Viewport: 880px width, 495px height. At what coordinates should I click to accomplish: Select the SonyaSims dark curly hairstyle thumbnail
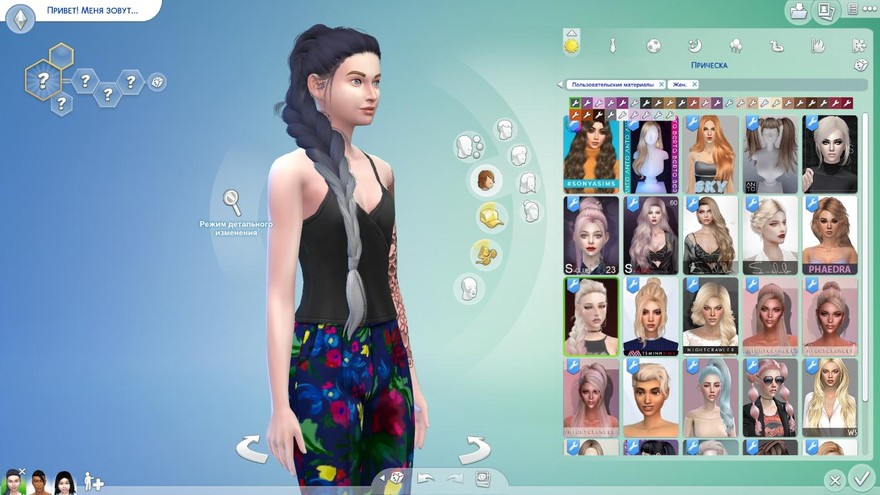coord(592,153)
